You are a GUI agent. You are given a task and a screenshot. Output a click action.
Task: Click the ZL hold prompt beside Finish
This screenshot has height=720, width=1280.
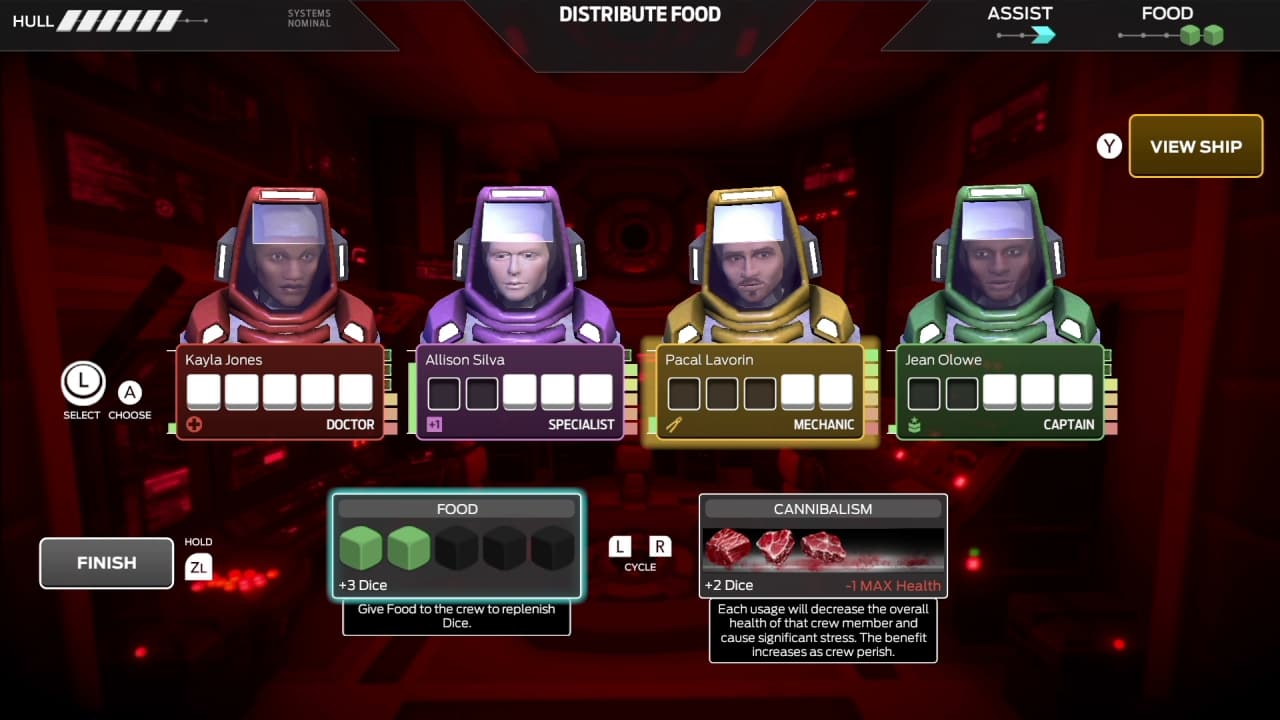(x=199, y=566)
